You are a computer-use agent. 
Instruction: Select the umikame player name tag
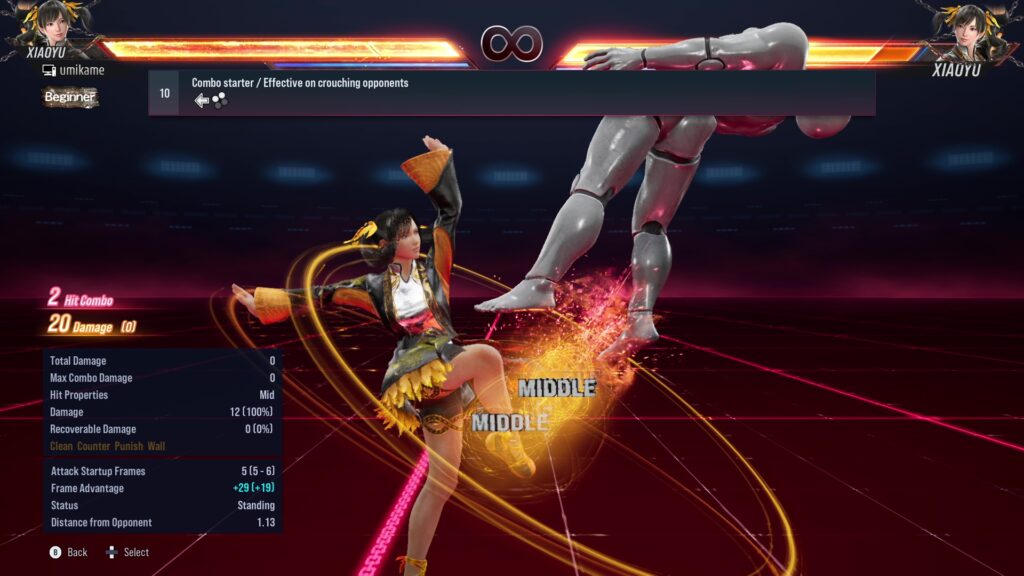(x=74, y=70)
